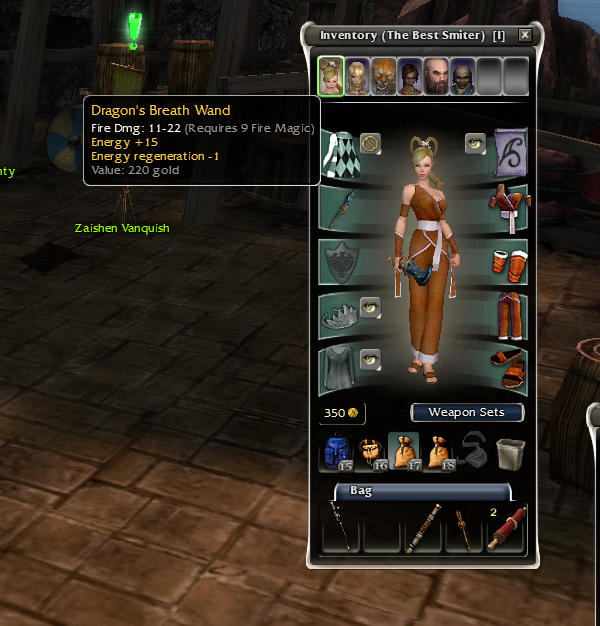The height and width of the screenshot is (626, 600).
Task: Choose the tiger-faced hero portrait
Action: (384, 76)
